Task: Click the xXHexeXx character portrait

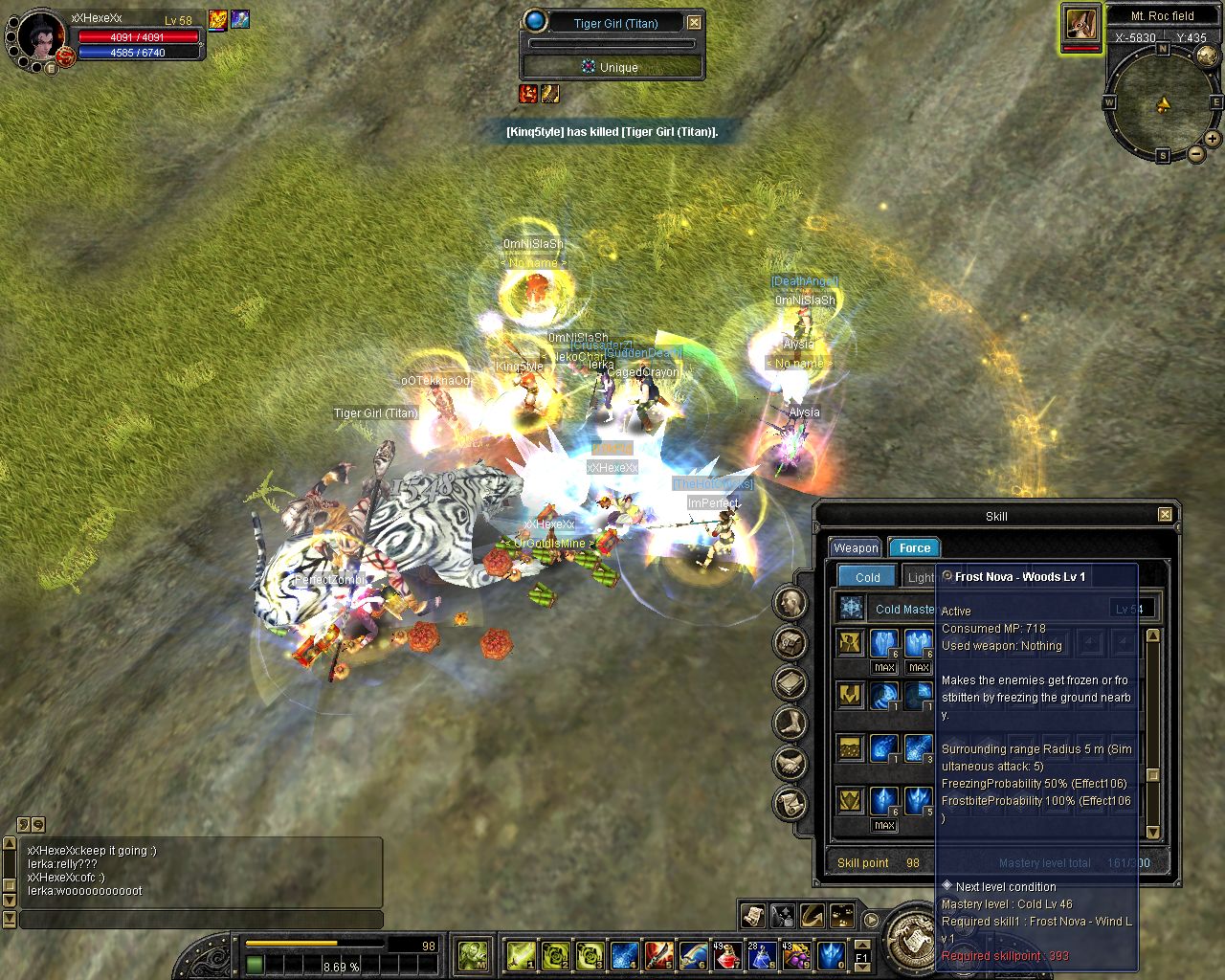Action: click(x=38, y=36)
